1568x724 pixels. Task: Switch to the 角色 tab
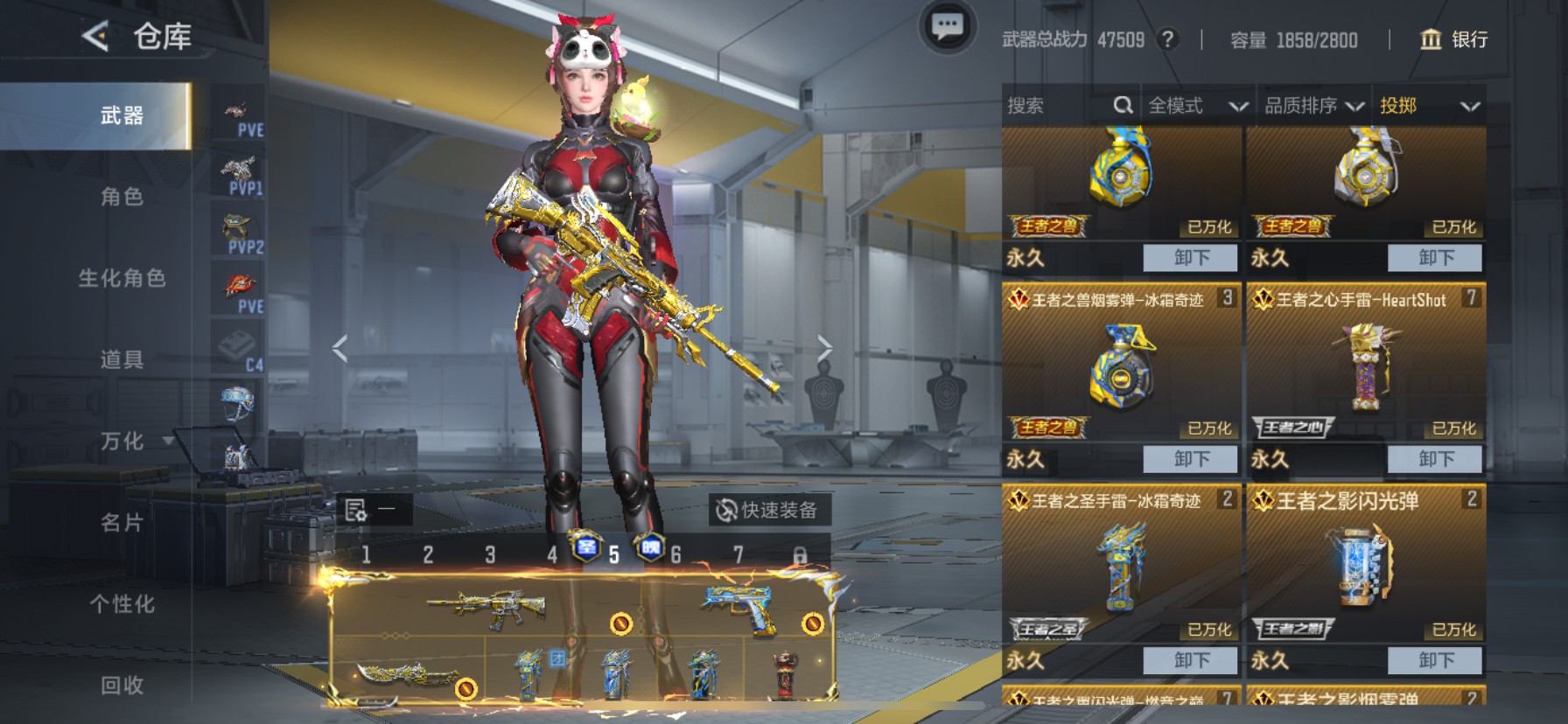point(122,197)
